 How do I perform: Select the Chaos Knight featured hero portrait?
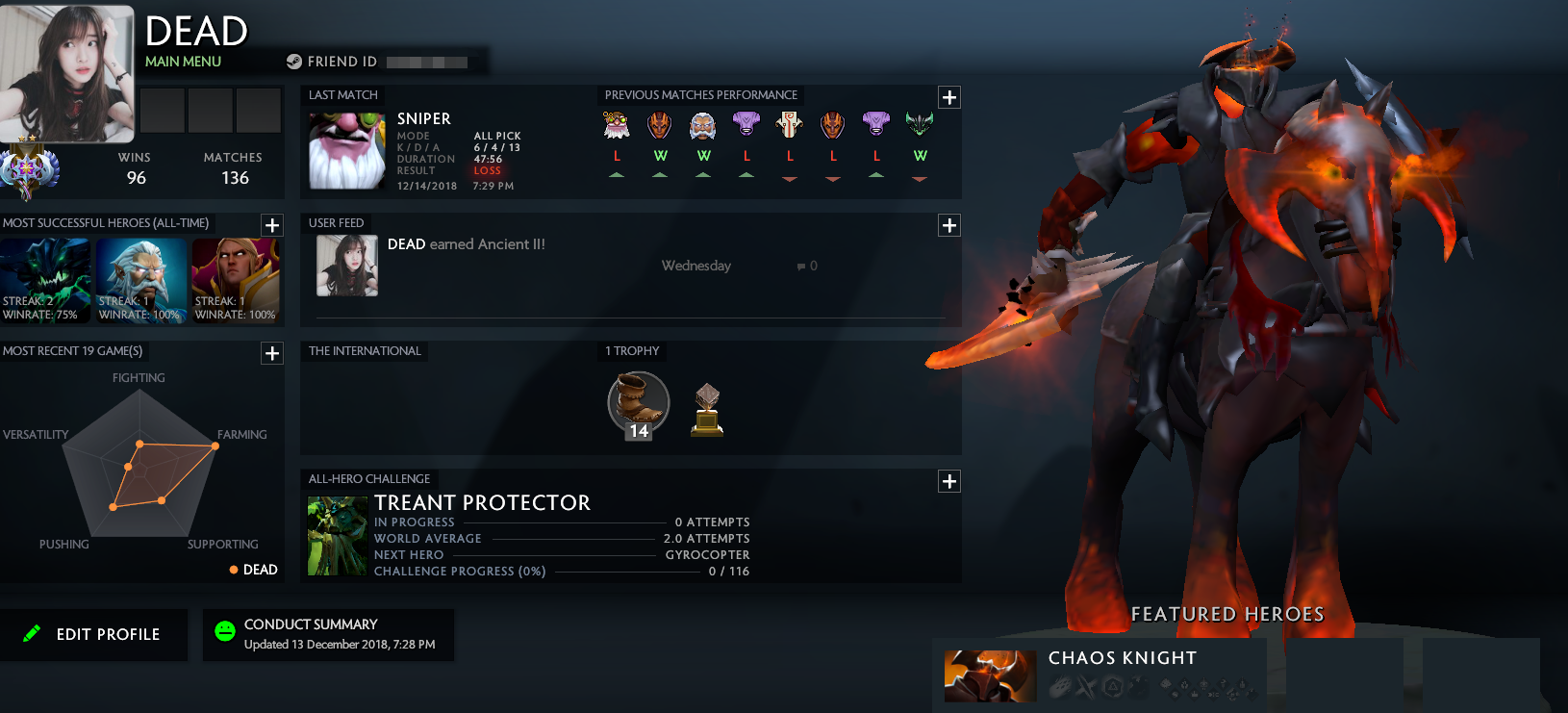pyautogui.click(x=989, y=675)
